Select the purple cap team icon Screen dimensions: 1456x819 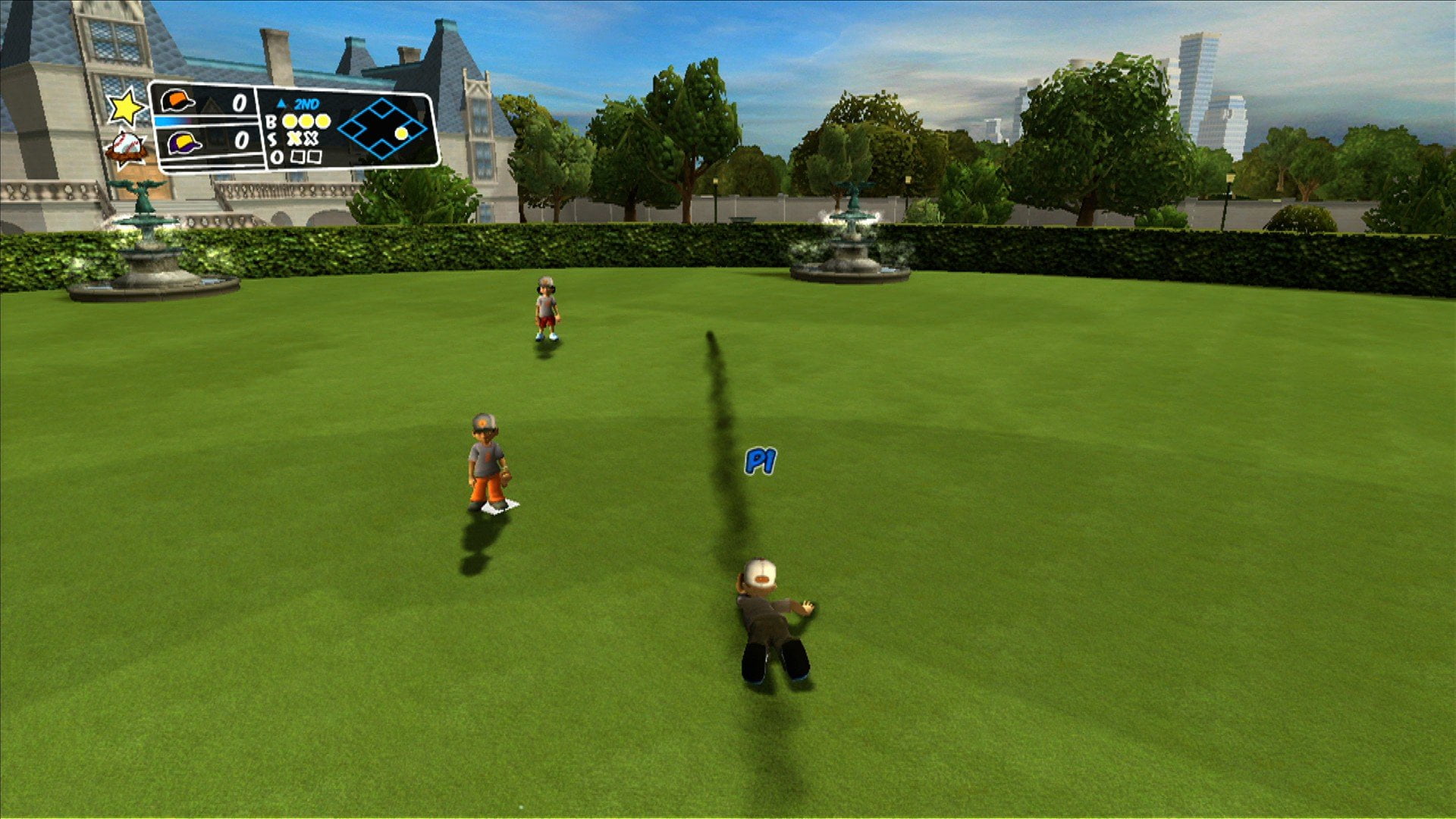point(184,142)
